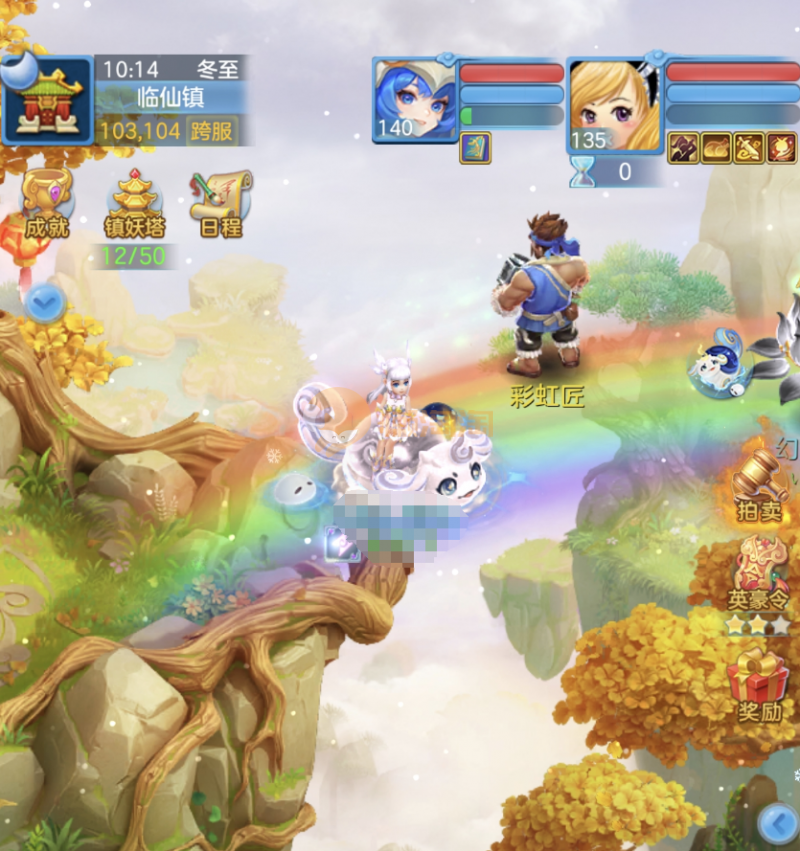Tap the roast chicken buff icon
800x851 pixels.
tap(716, 148)
